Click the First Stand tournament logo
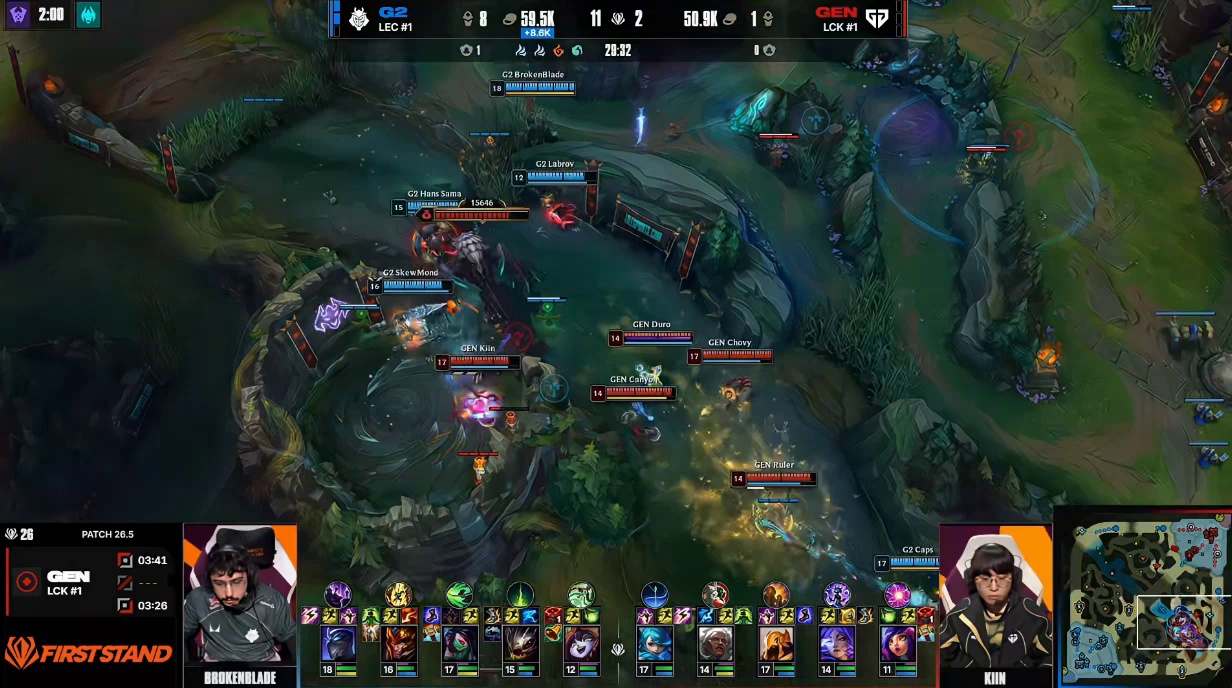The image size is (1232, 688). 88,653
